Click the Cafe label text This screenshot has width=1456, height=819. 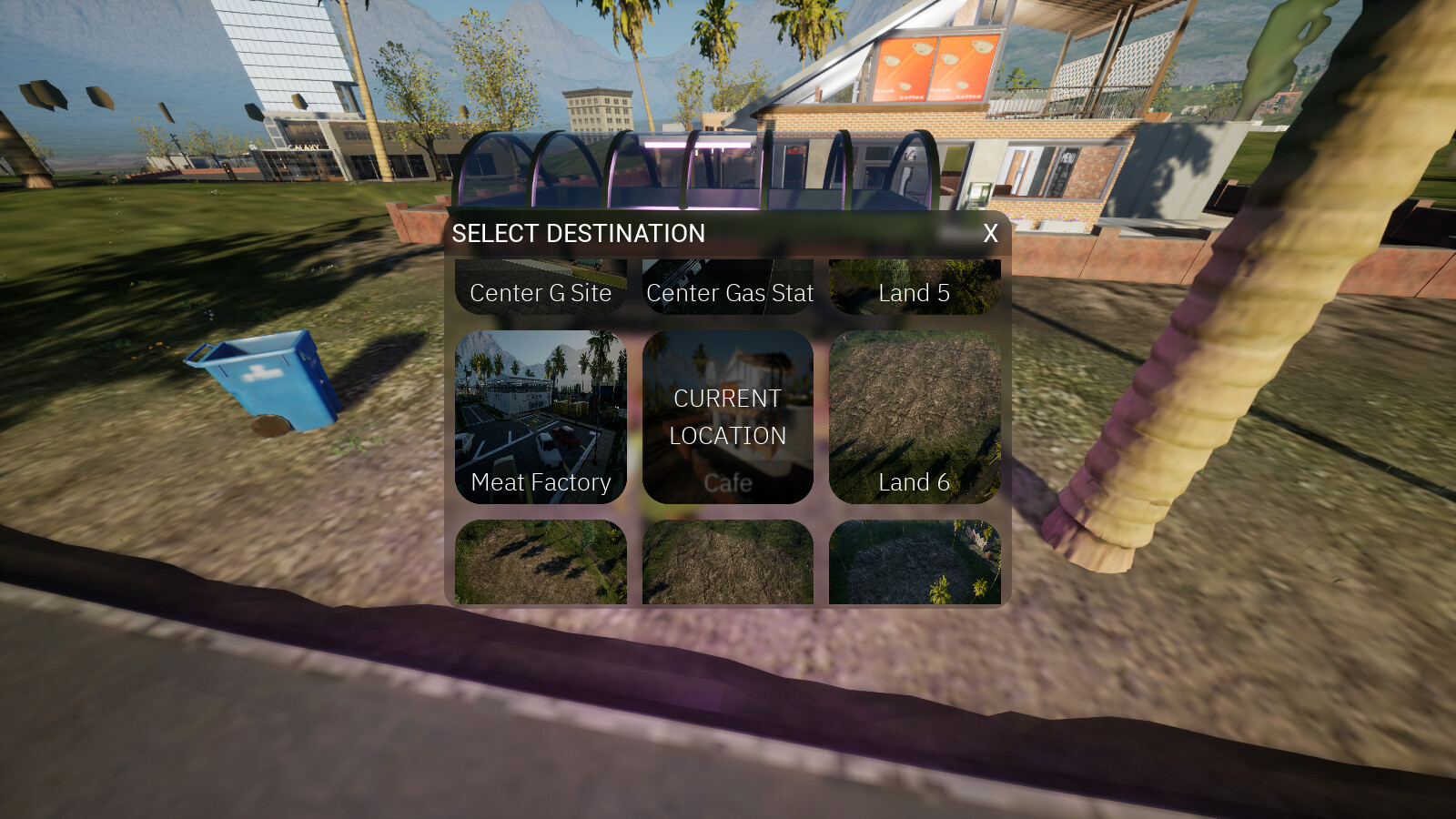click(x=727, y=482)
